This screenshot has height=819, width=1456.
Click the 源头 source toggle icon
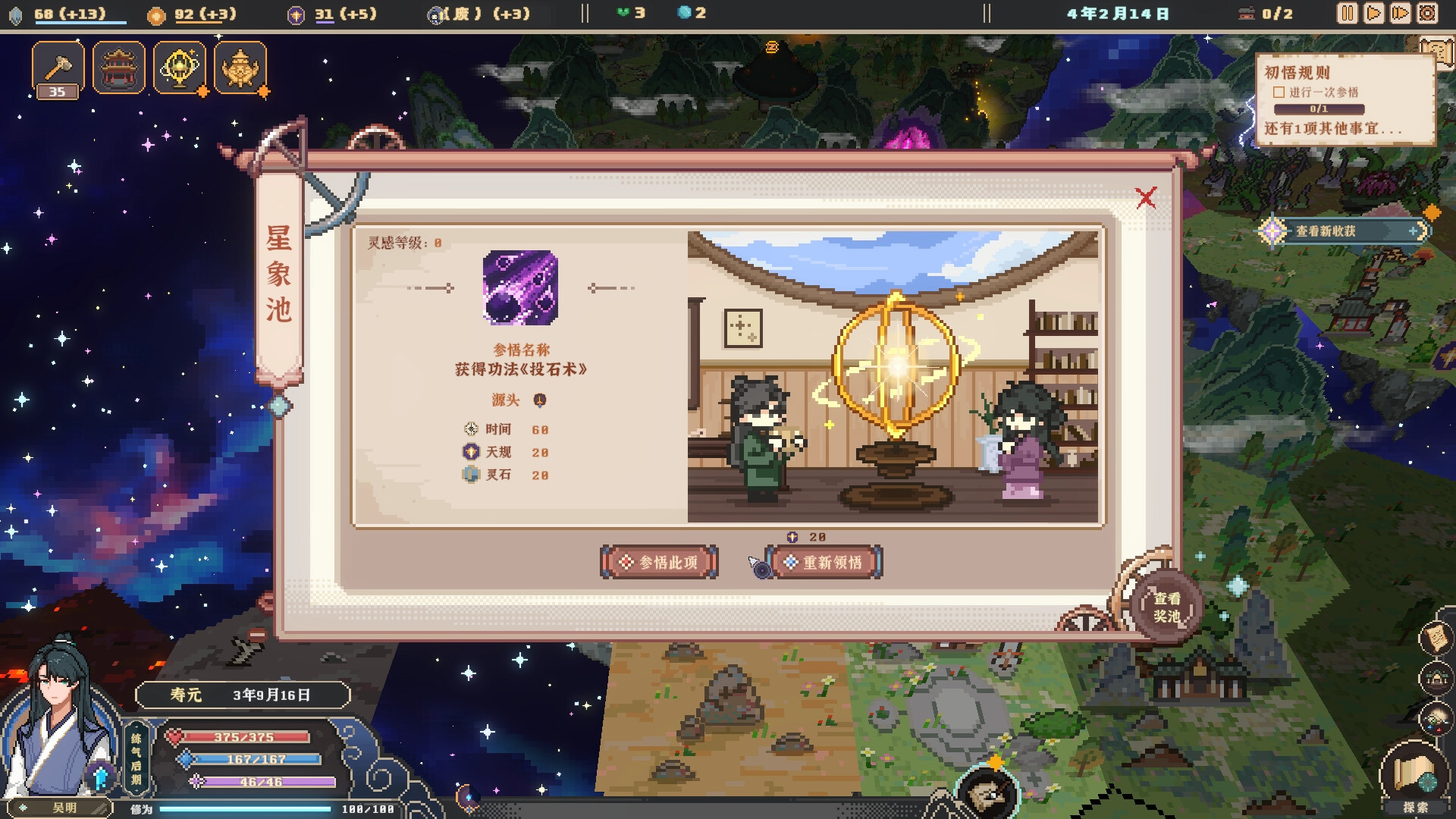[540, 400]
